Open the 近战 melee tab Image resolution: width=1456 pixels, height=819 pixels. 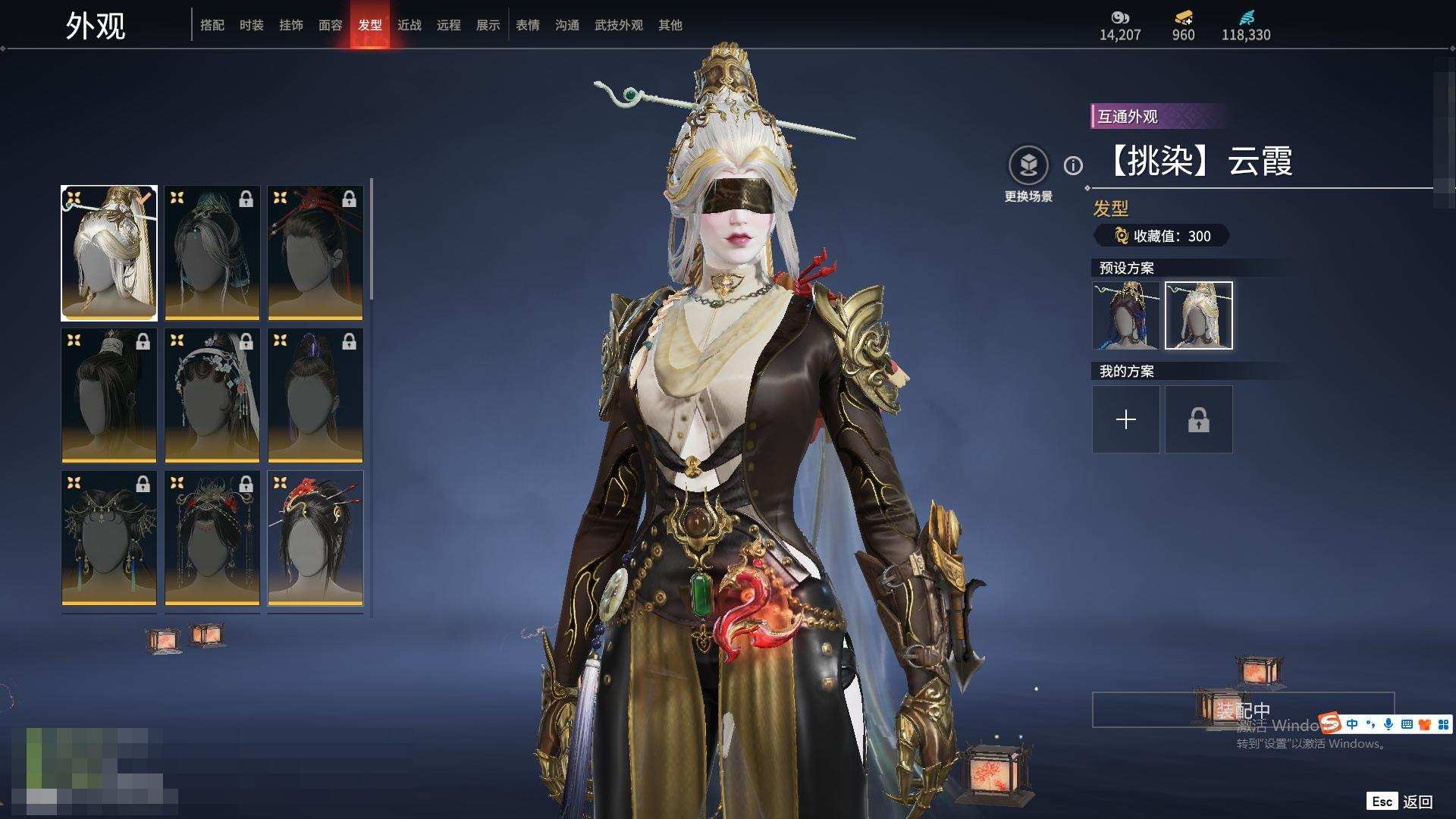[409, 25]
